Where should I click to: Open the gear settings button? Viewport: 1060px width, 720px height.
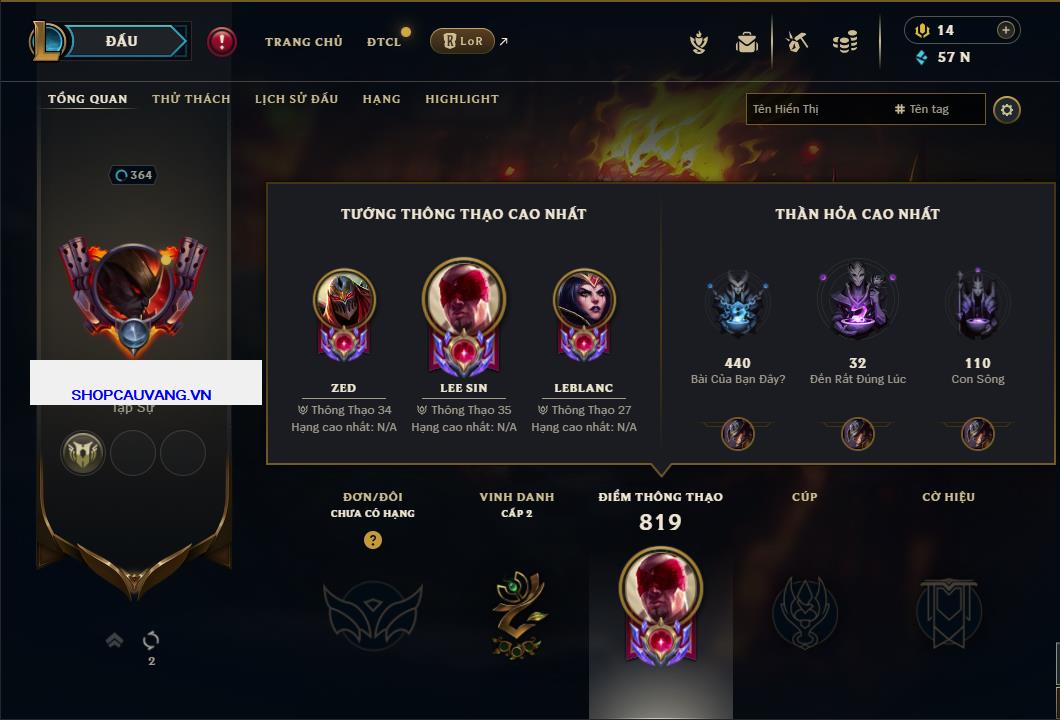(x=1007, y=109)
